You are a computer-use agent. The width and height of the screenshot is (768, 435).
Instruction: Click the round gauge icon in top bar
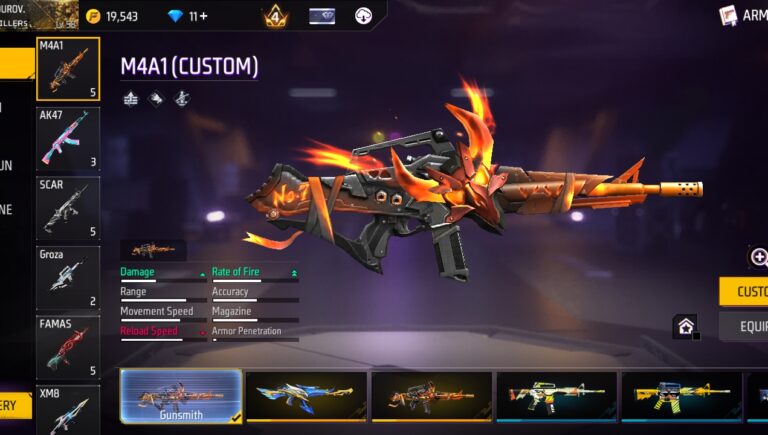point(364,16)
